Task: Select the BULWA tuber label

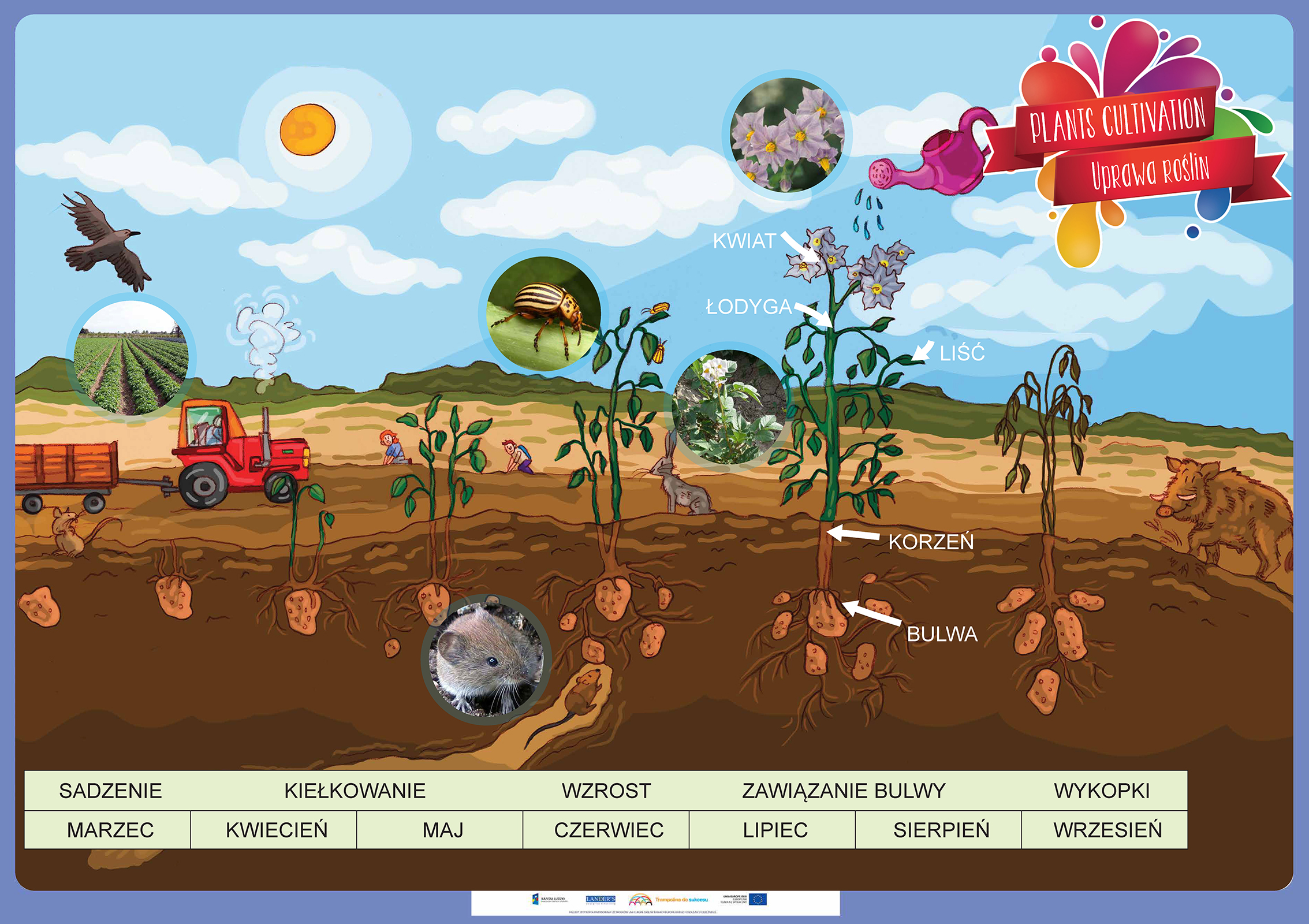Action: pos(942,634)
